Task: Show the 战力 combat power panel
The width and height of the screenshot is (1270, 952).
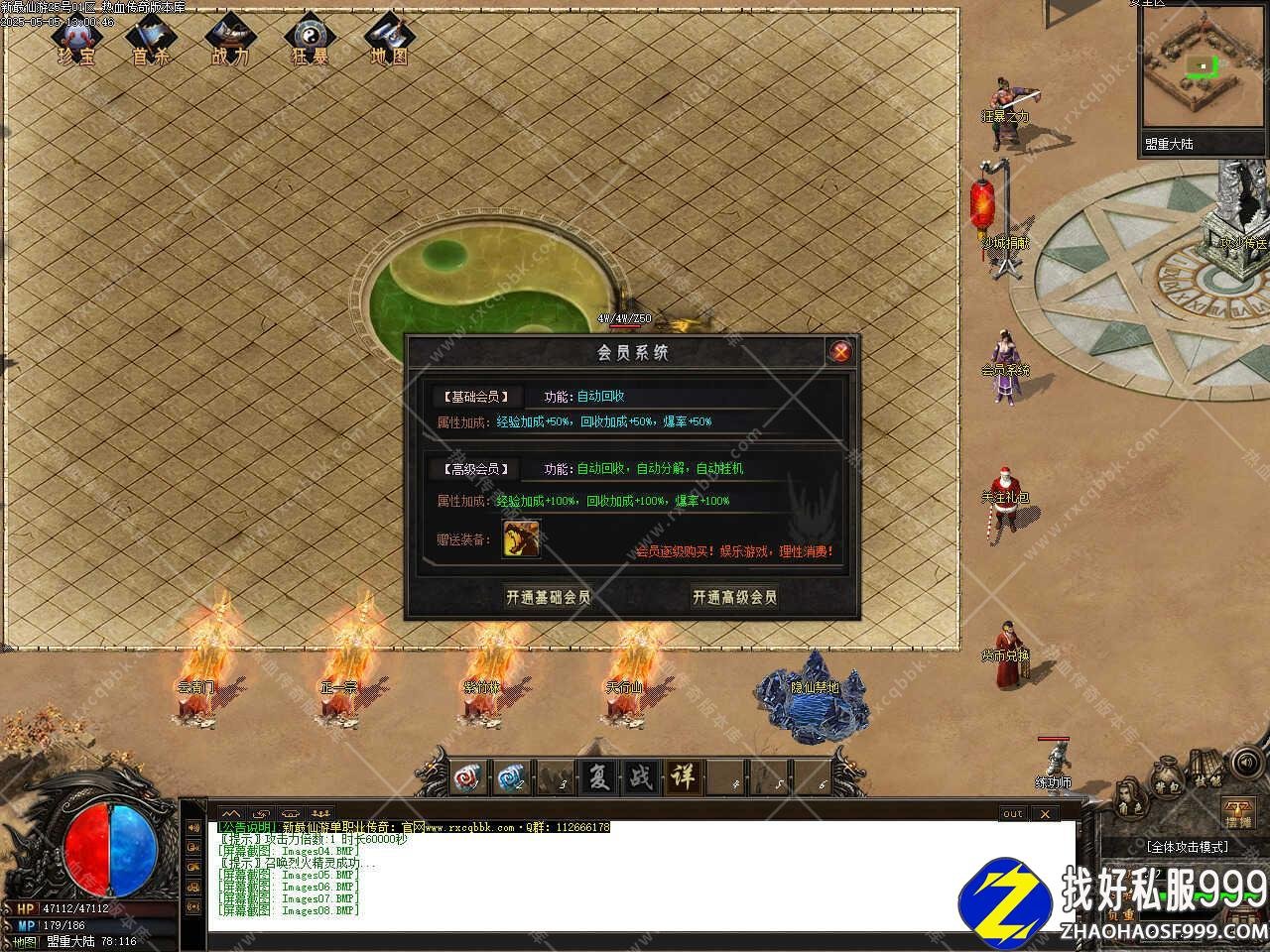Action: pos(229,41)
